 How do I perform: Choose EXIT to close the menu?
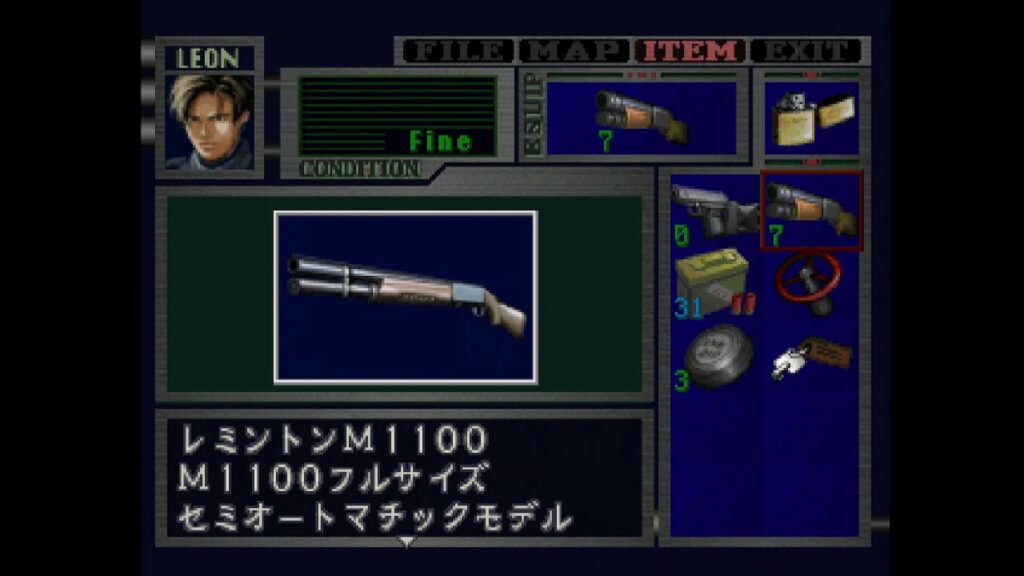(x=806, y=51)
